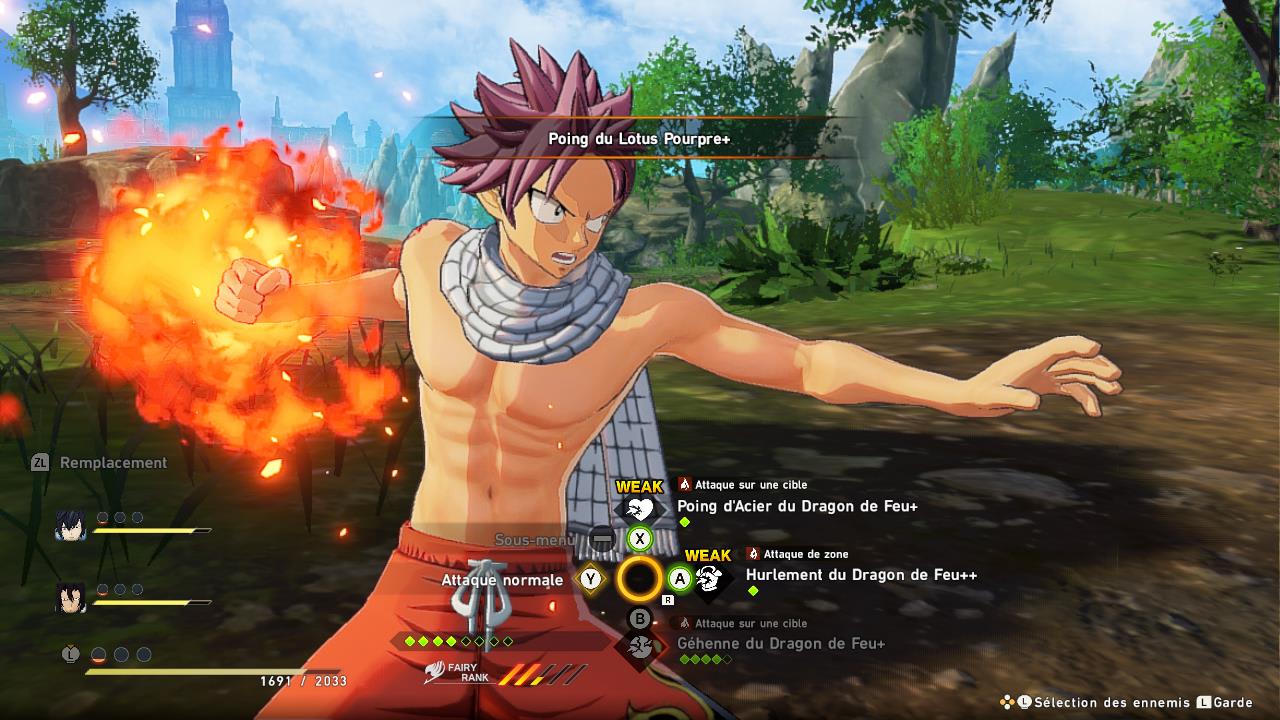Select the black-haired party member portrait
The image size is (1280, 720).
[x=70, y=597]
